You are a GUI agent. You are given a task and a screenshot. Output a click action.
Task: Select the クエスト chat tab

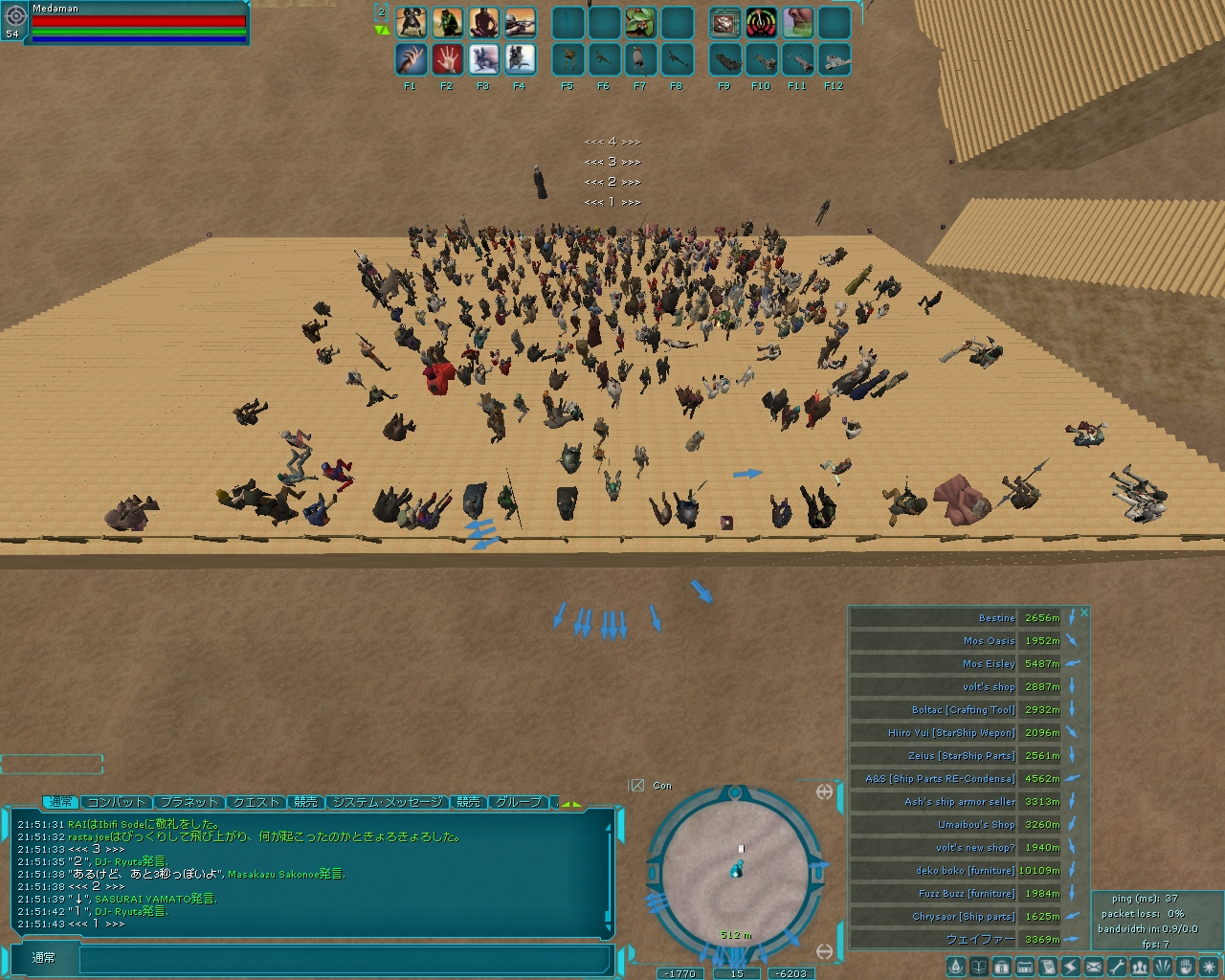point(256,802)
